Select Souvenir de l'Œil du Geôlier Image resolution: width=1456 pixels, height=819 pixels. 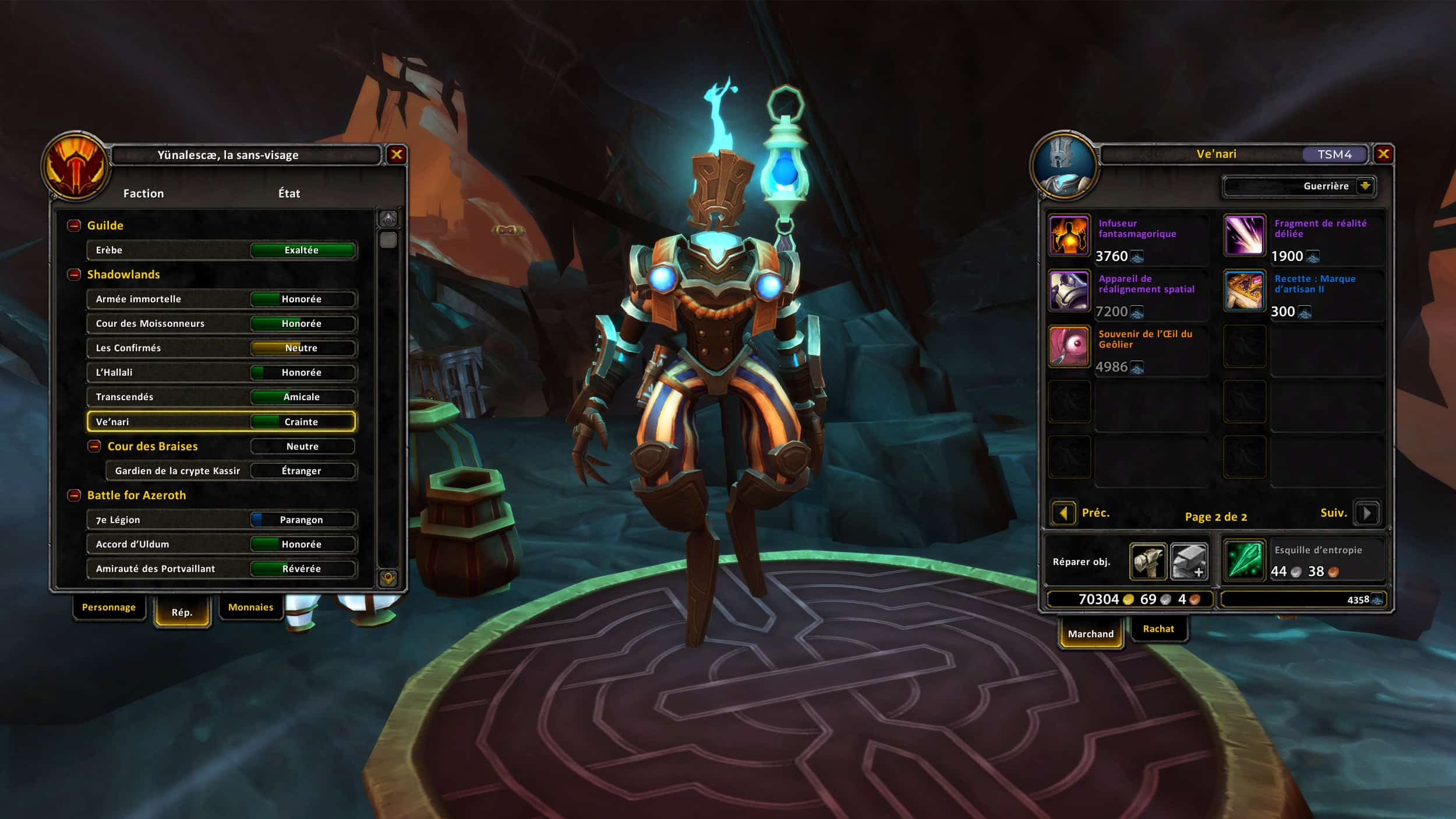1069,347
